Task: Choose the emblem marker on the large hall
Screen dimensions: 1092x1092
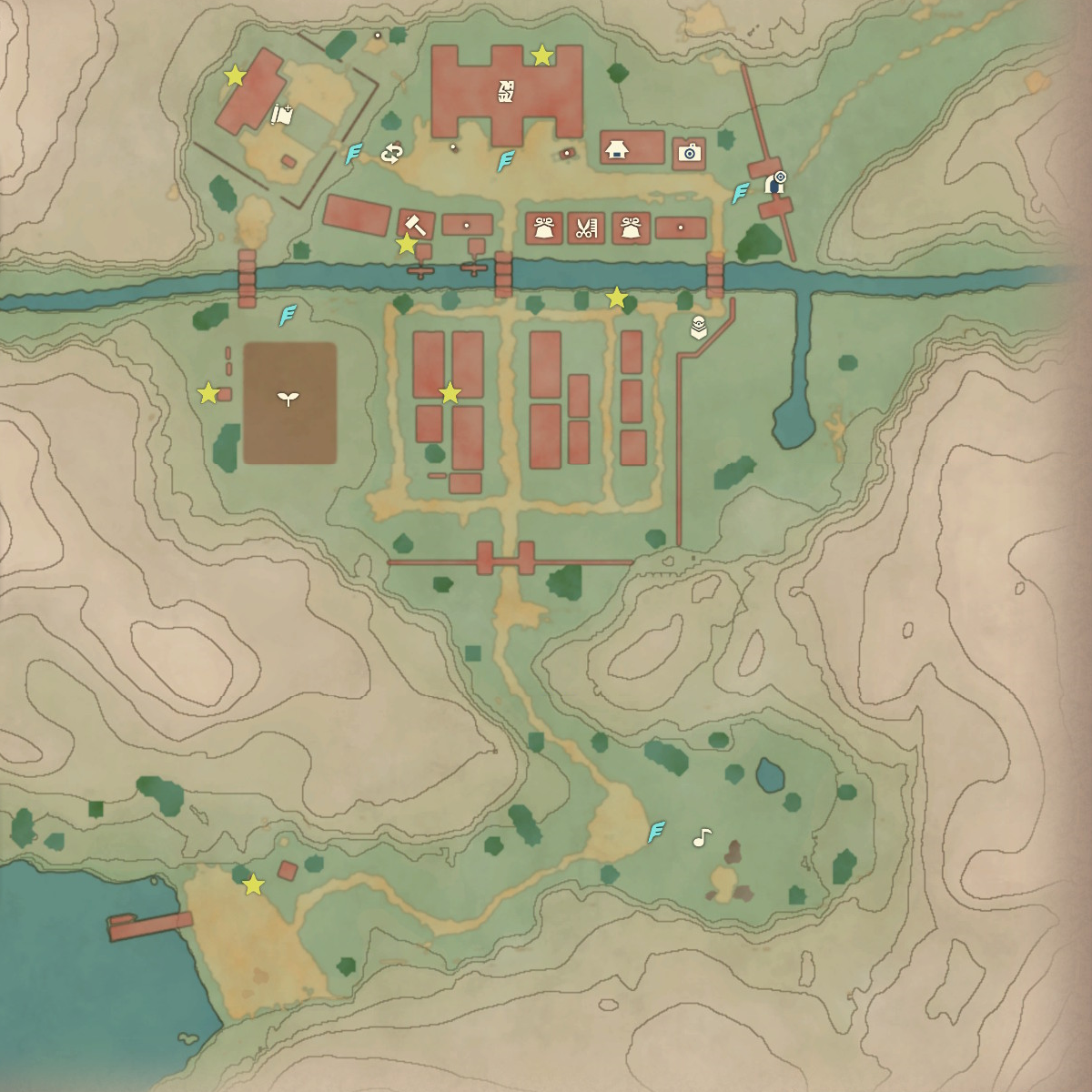Action: pyautogui.click(x=506, y=91)
